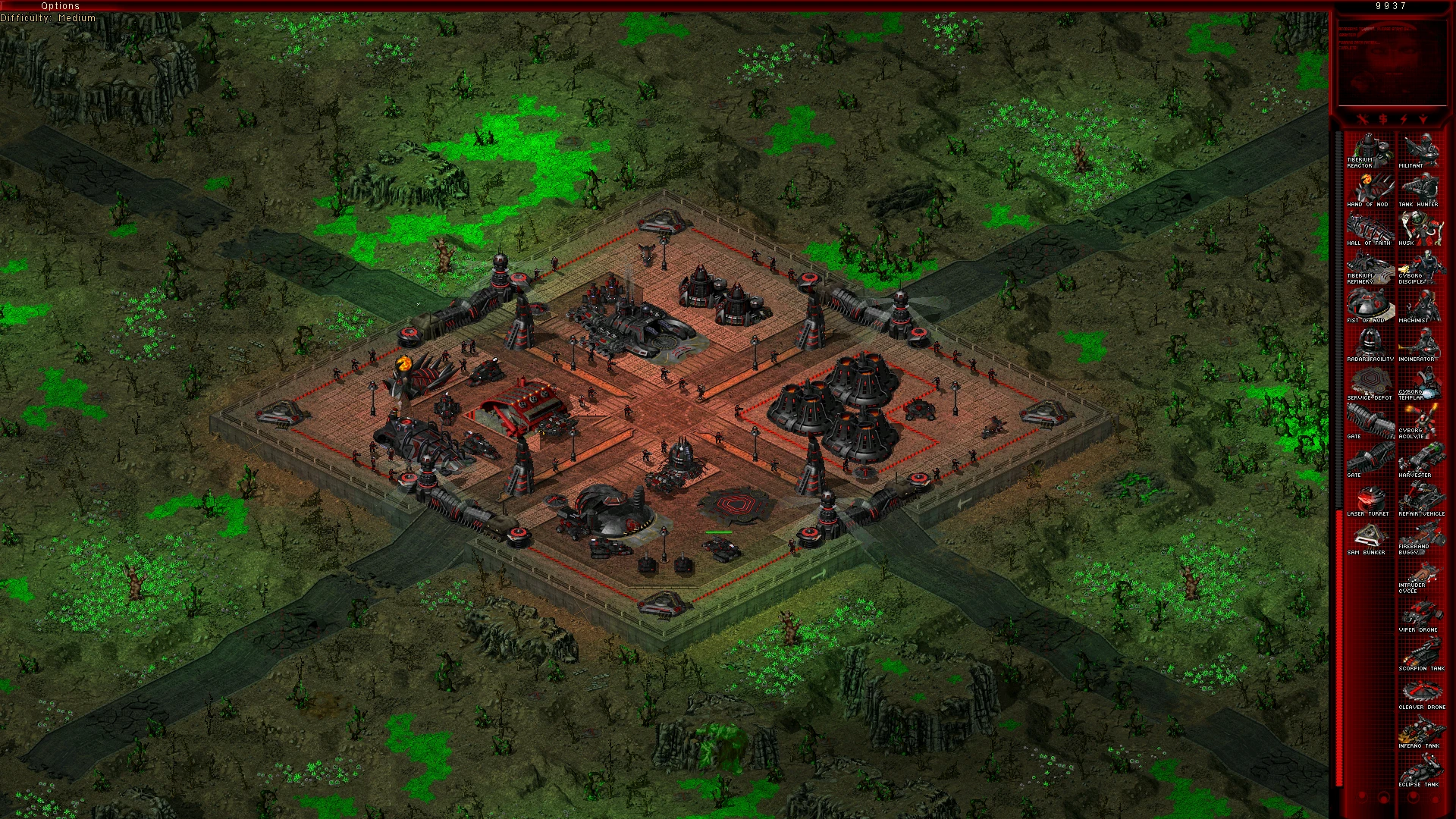Train a Militant infantry unit
This screenshot has height=819, width=1456.
click(1421, 151)
